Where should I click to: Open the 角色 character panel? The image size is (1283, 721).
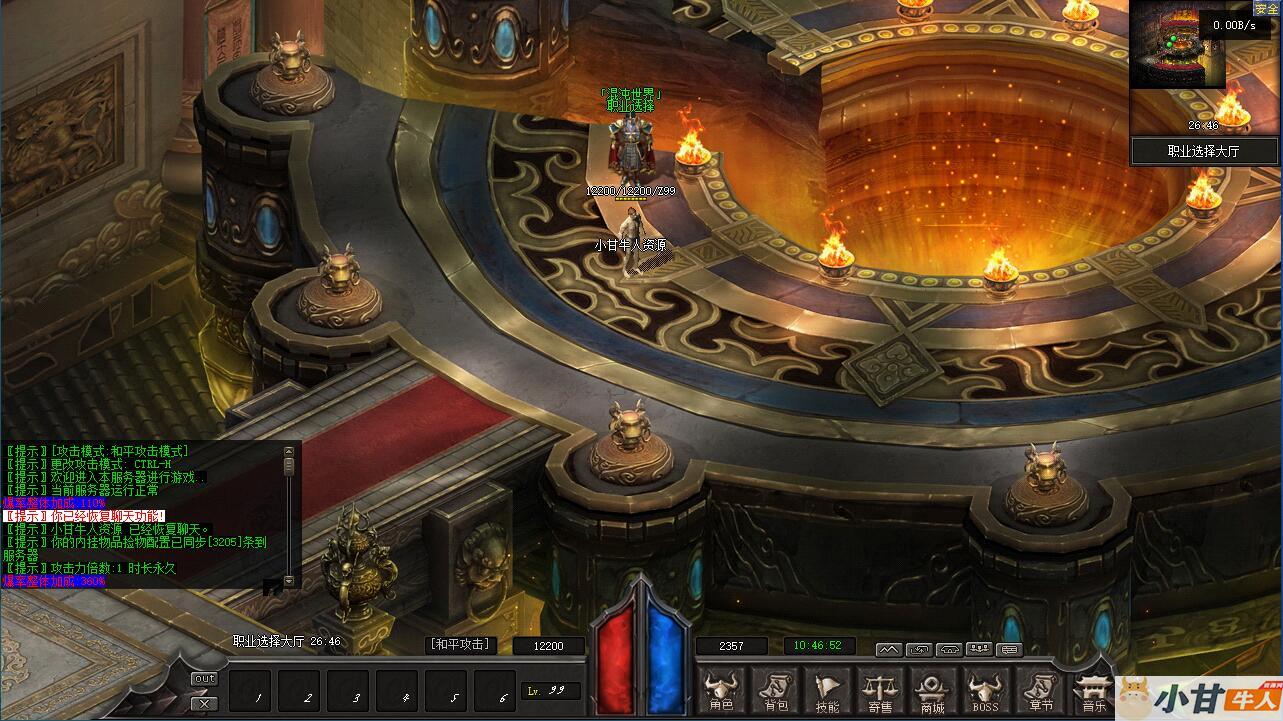pos(720,691)
